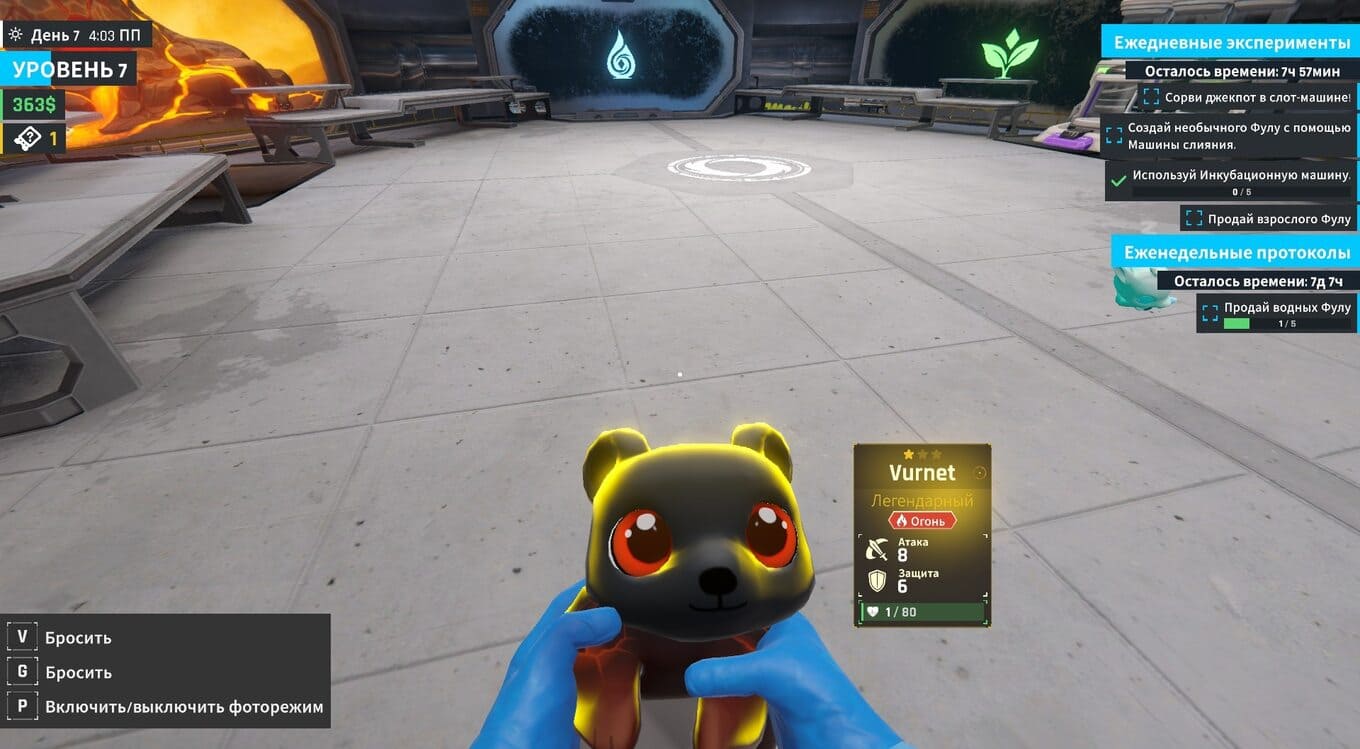Click the round icon beside Vurnet's name
This screenshot has height=749, width=1360.
click(980, 473)
